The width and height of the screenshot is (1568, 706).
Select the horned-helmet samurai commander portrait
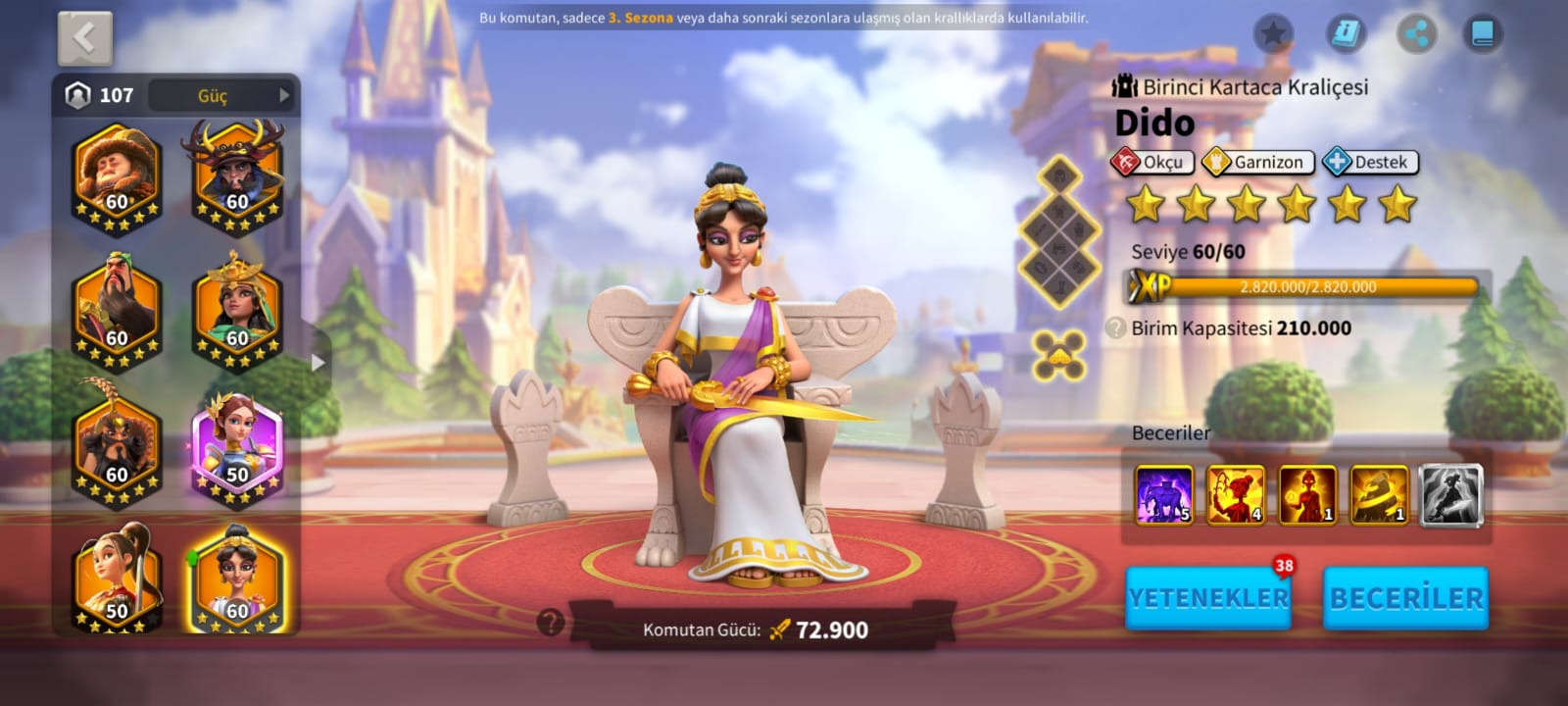pos(233,176)
